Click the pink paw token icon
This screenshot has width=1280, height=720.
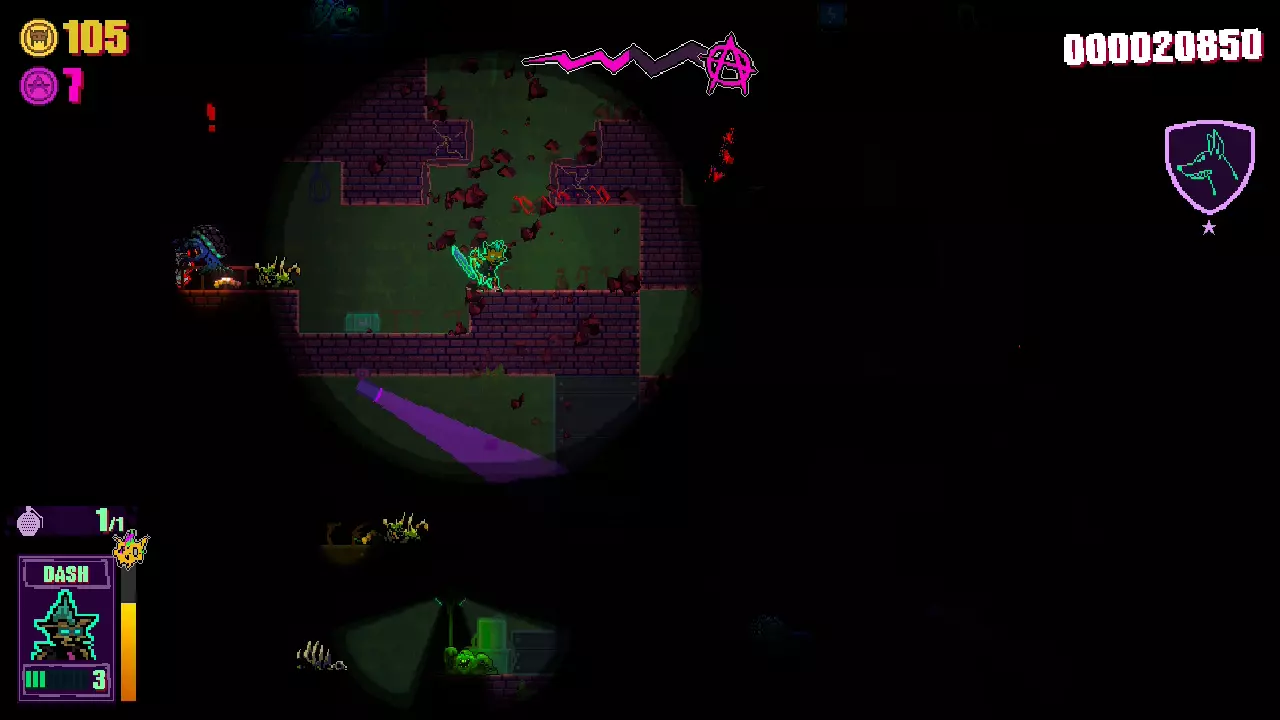(x=39, y=86)
